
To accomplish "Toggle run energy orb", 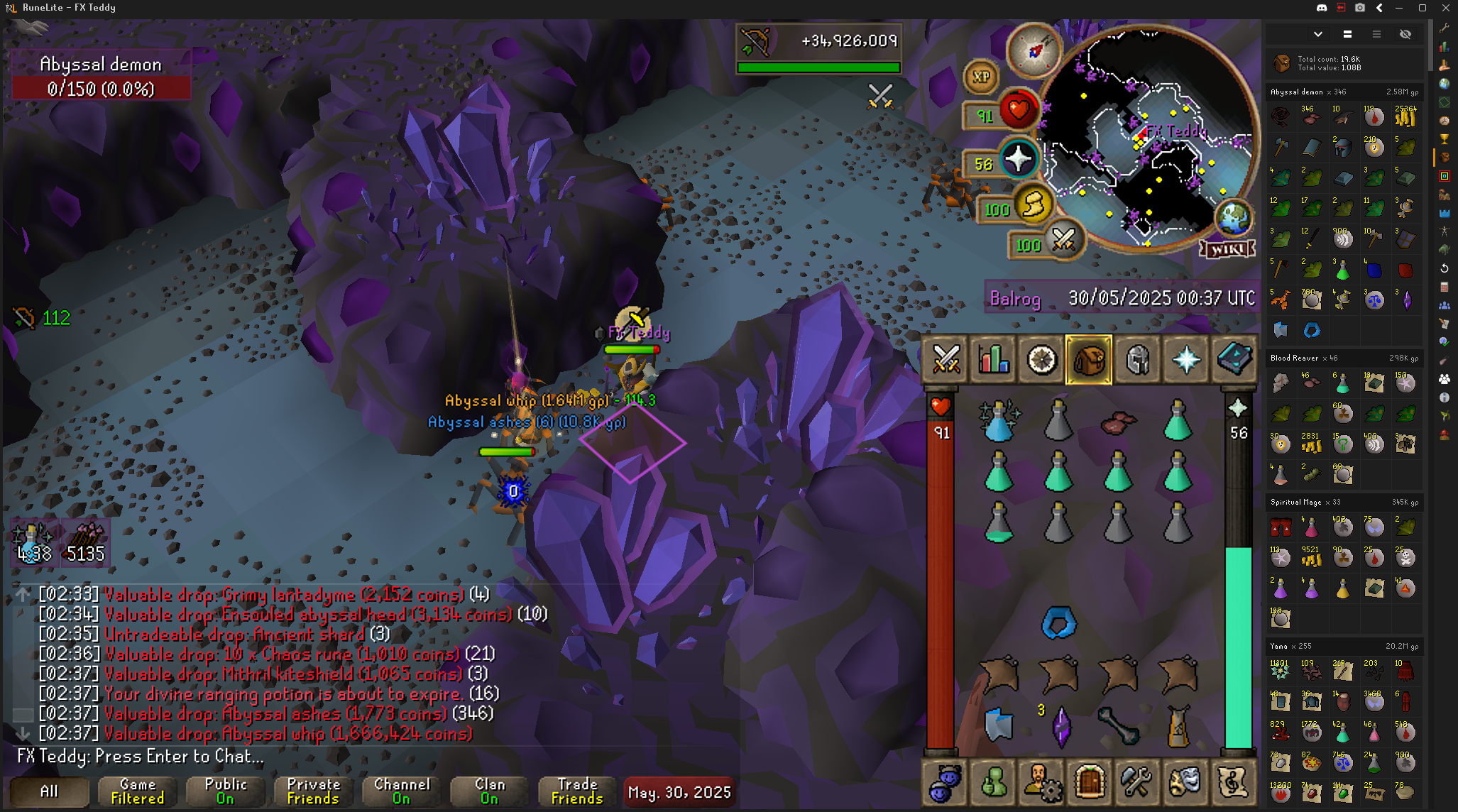I will [1034, 205].
